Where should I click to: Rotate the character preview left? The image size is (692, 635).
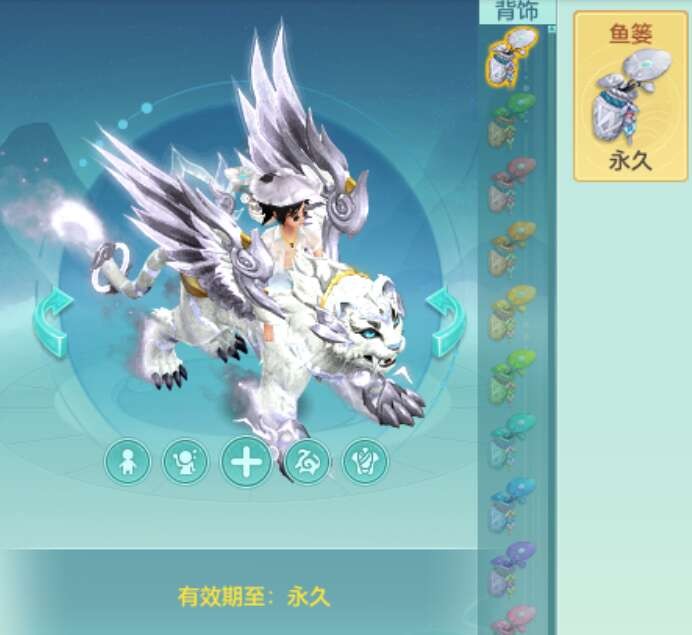click(x=50, y=320)
